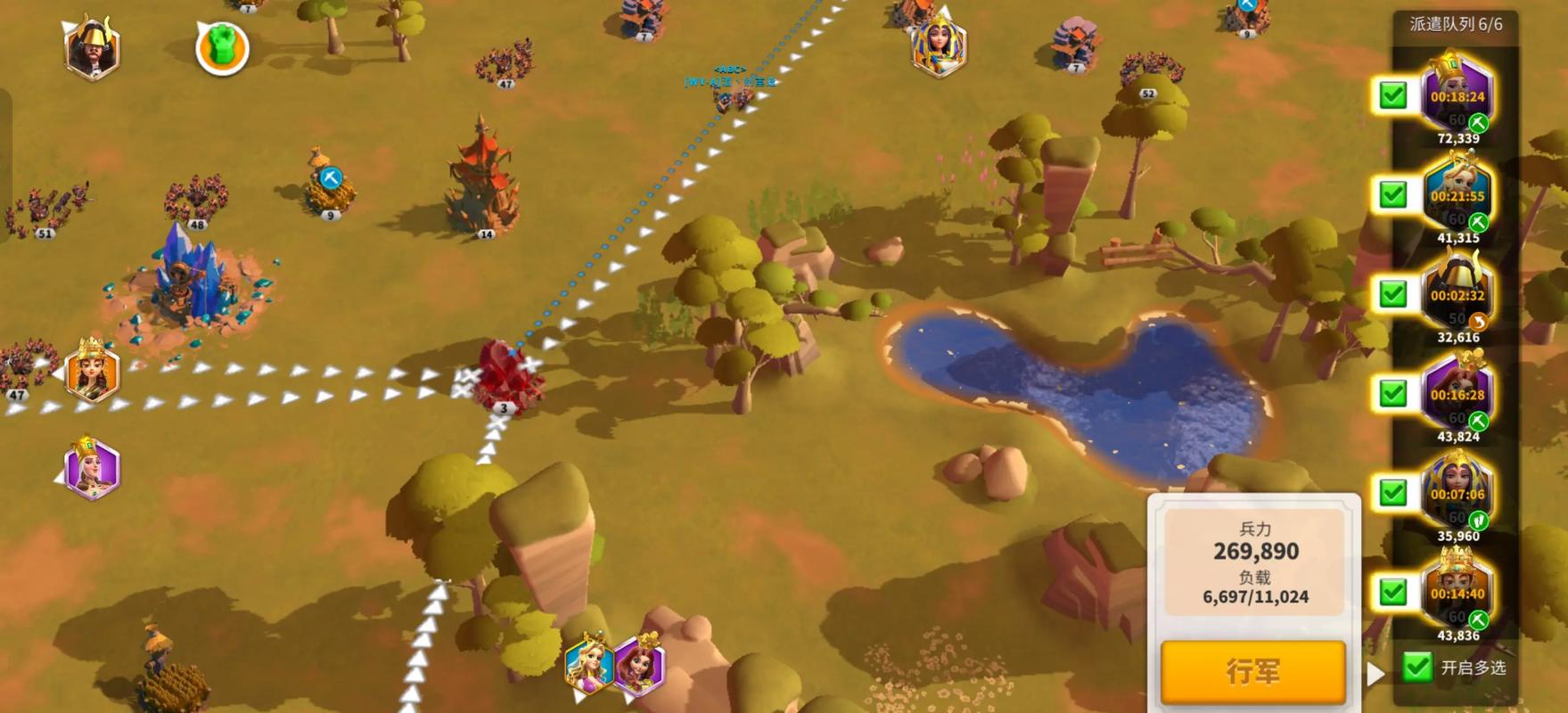1568x713 pixels.
Task: Uncheck the army with timer 00:14:40
Action: coord(1392,592)
